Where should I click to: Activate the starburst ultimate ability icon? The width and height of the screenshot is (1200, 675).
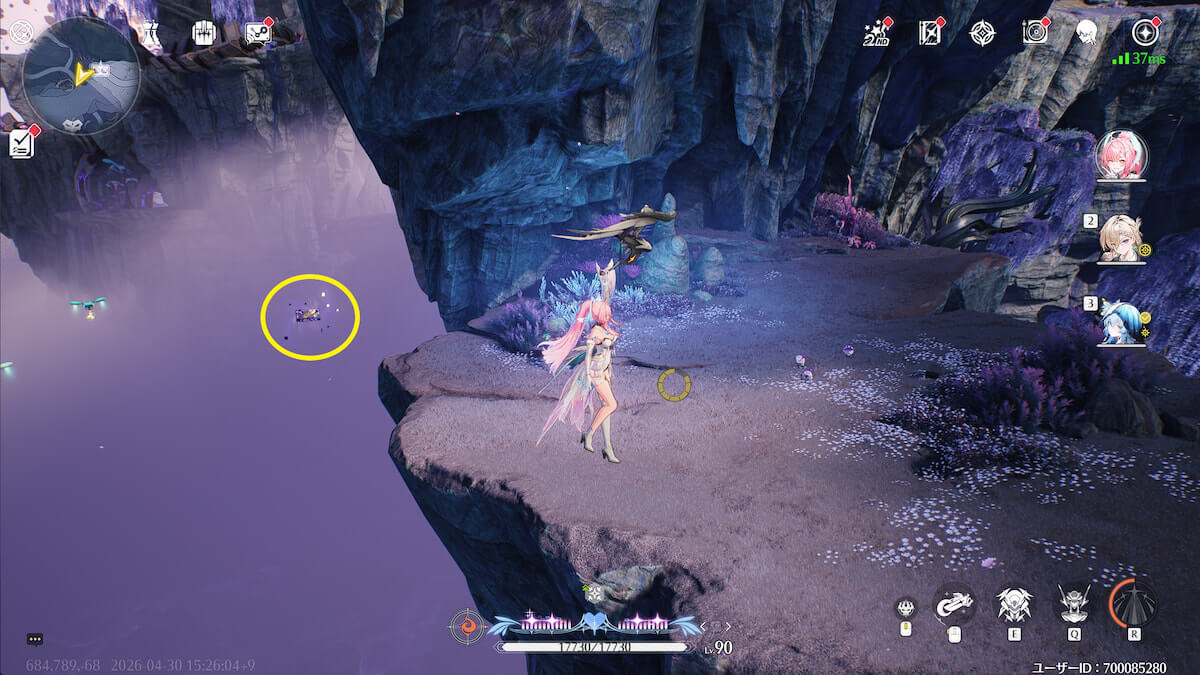(x=1133, y=604)
